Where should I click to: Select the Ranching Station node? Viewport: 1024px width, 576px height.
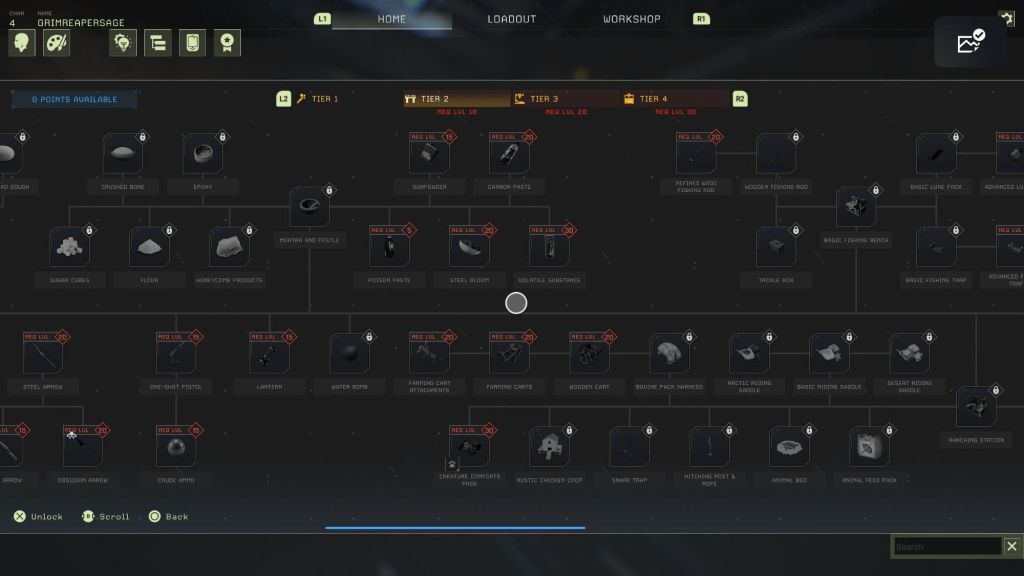pos(975,407)
